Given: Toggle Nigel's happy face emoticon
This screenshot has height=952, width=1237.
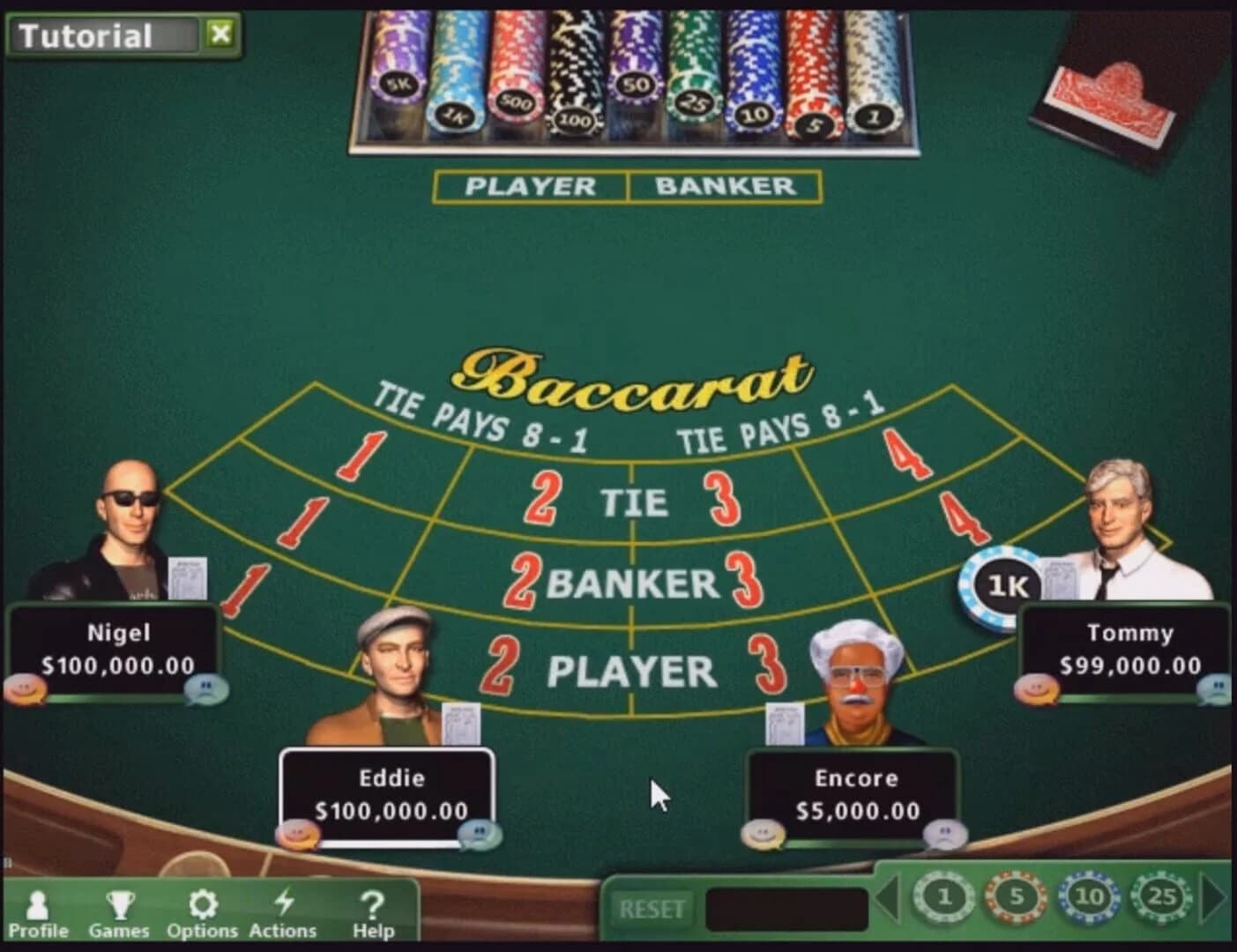Looking at the screenshot, I should click(x=24, y=688).
